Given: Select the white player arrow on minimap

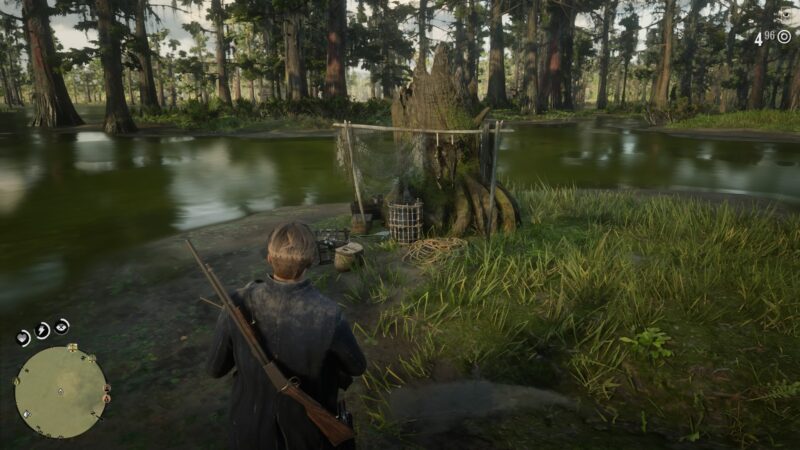Looking at the screenshot, I should click(60, 392).
